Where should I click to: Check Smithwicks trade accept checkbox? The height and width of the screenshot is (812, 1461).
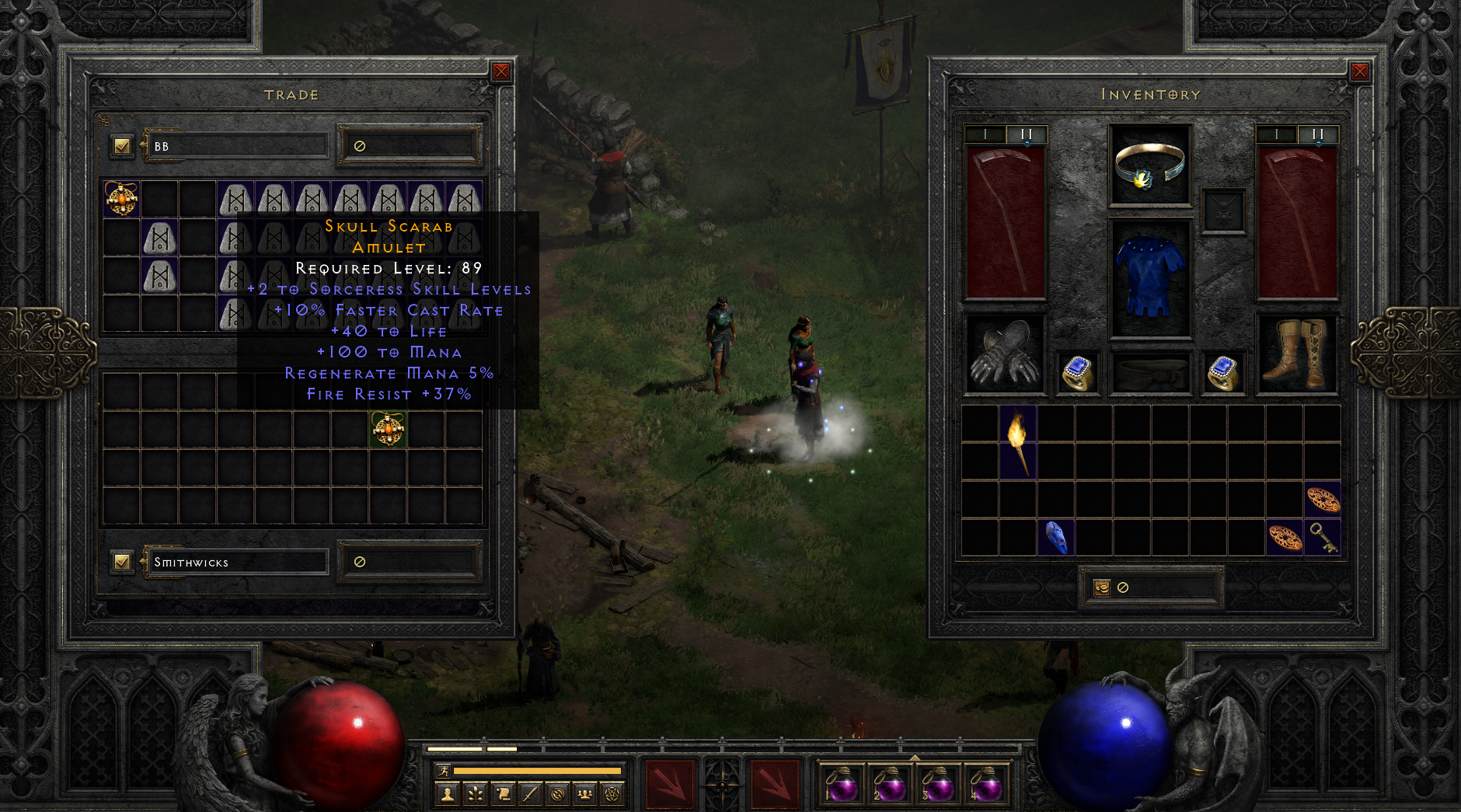click(x=121, y=560)
